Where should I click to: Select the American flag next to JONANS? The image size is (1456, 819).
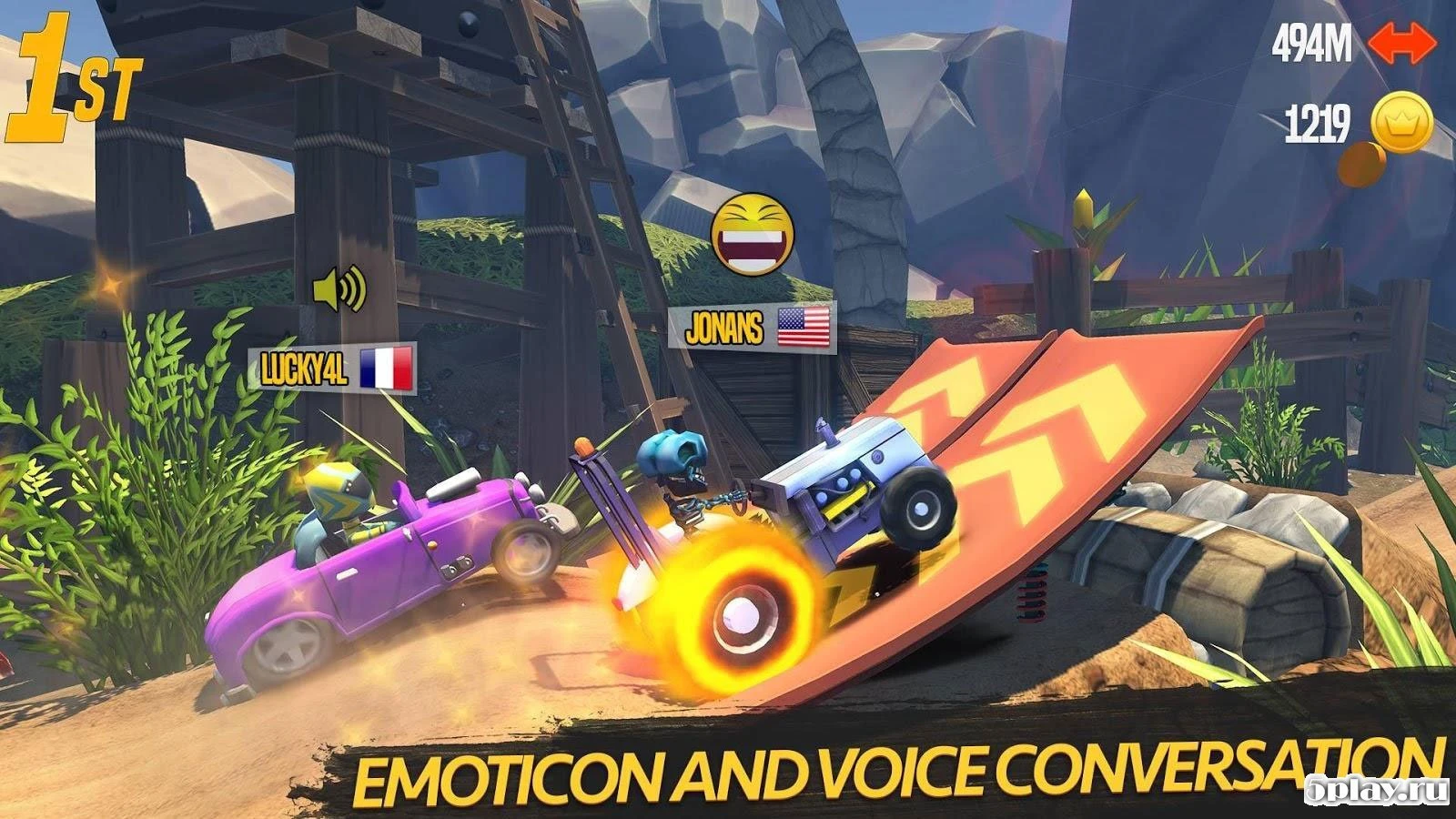pos(804,329)
